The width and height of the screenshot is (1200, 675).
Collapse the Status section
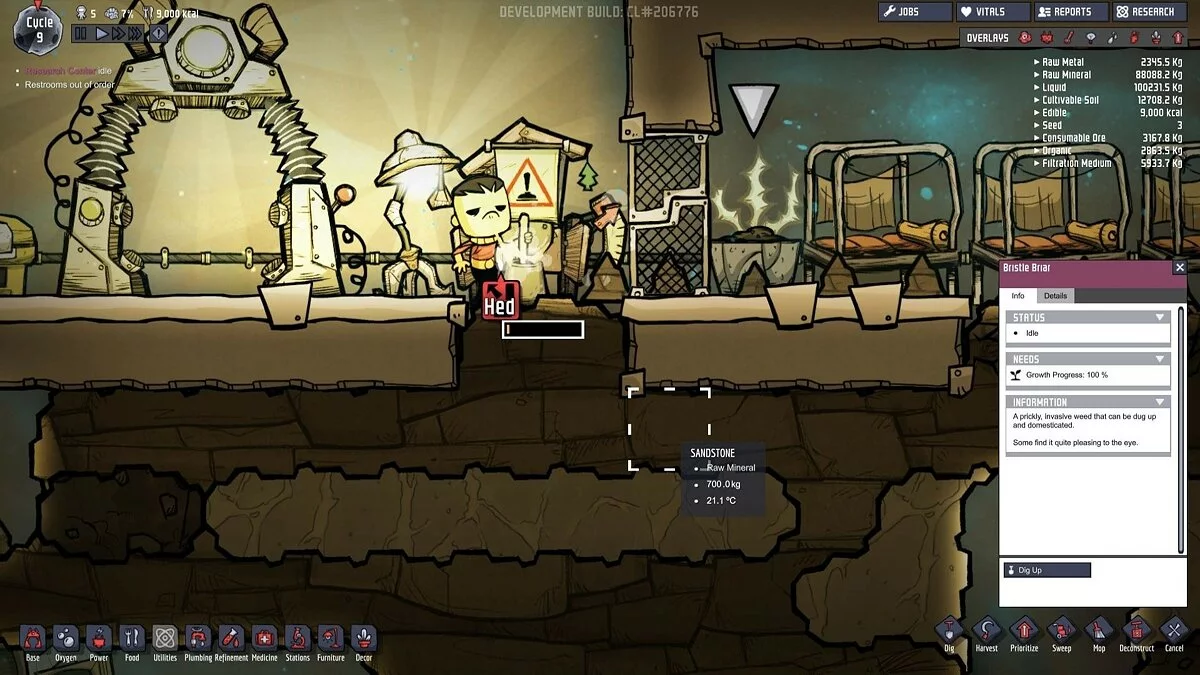point(1160,317)
